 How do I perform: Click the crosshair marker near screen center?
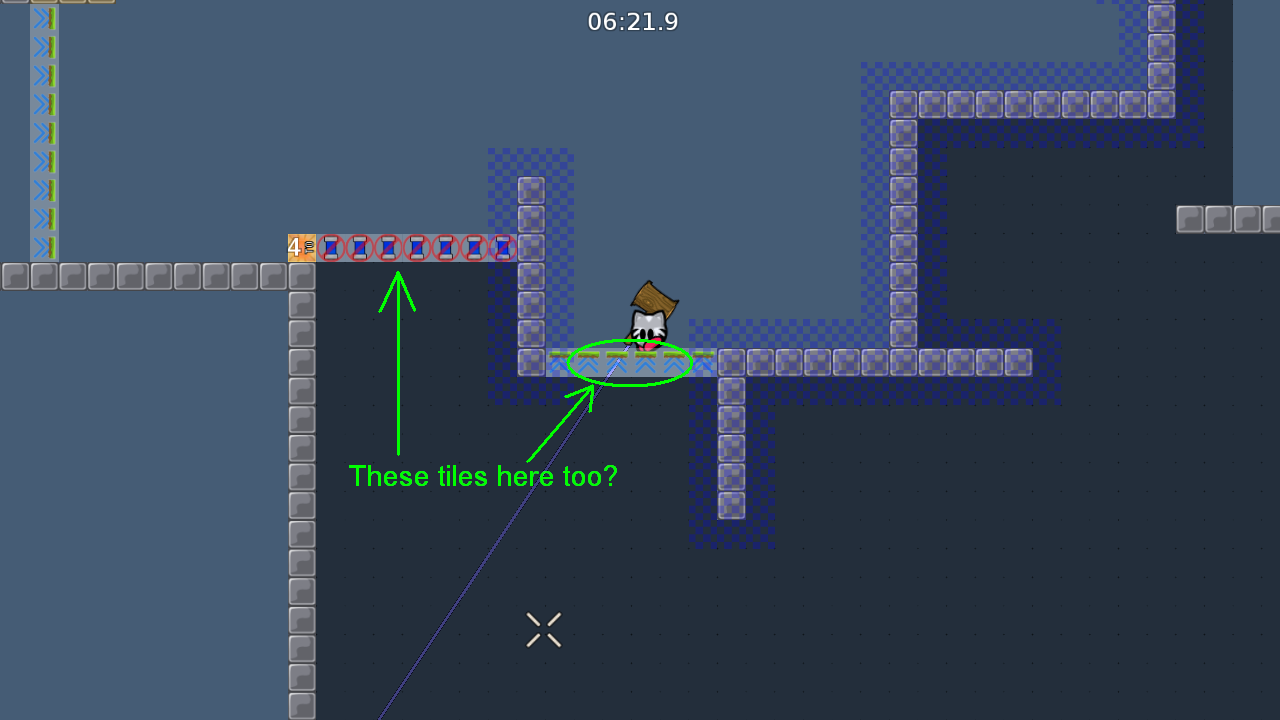tap(543, 629)
